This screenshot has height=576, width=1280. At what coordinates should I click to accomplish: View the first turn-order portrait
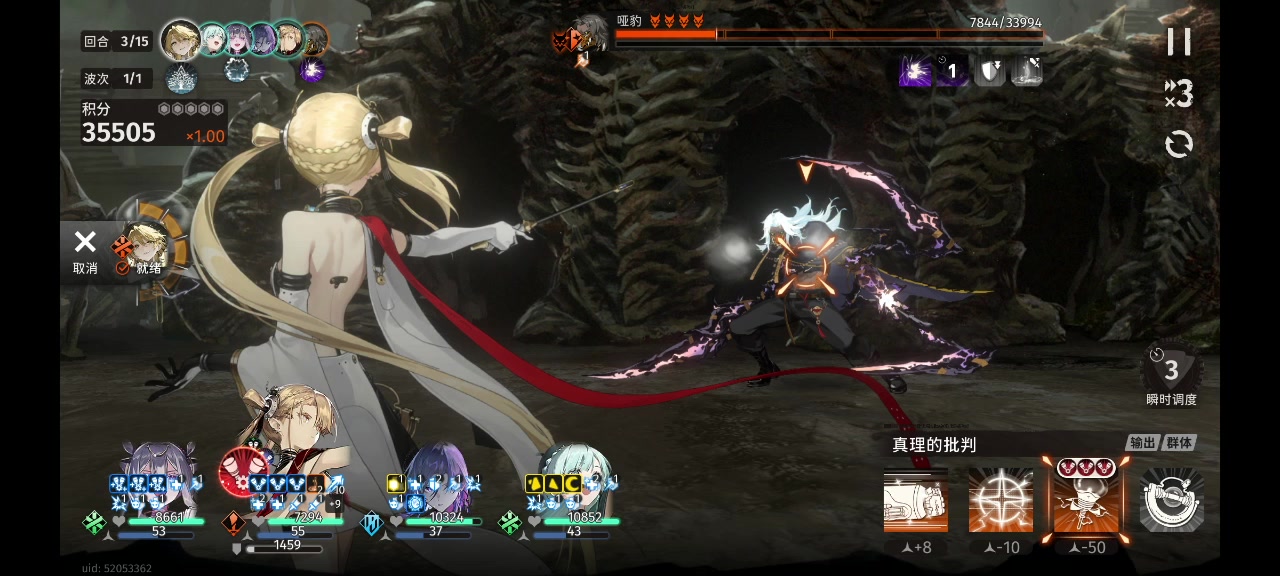pos(181,39)
